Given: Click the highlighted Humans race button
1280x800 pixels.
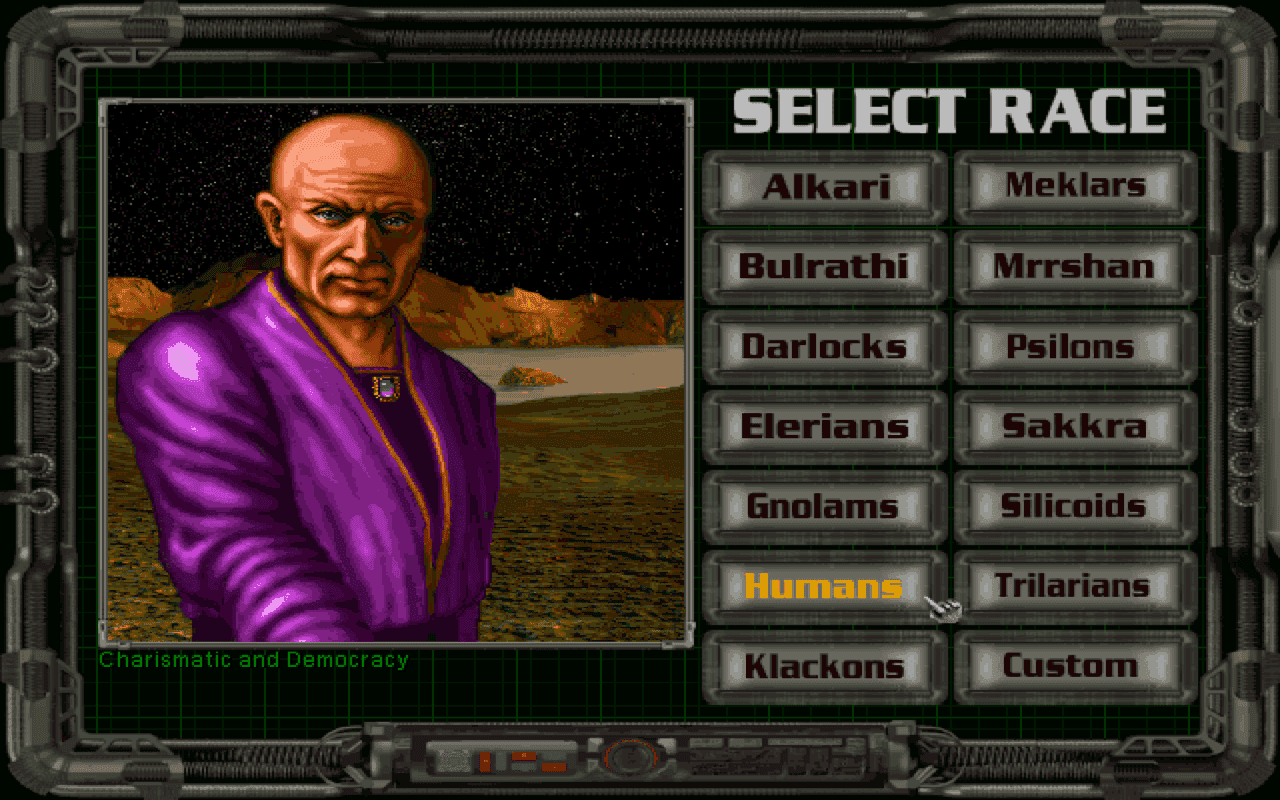Looking at the screenshot, I should click(824, 586).
